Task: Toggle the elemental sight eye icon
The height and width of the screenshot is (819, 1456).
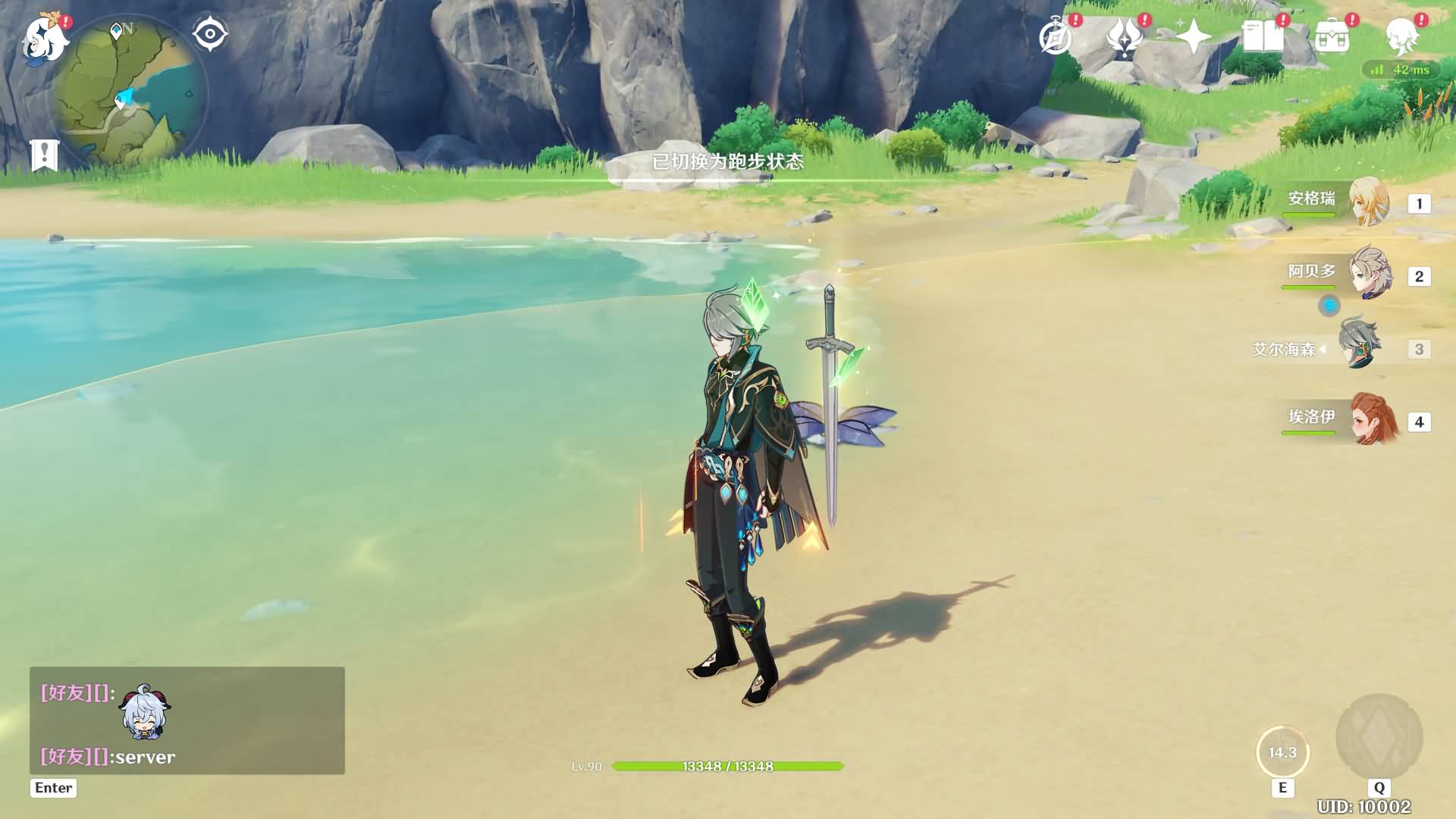Action: tap(210, 34)
